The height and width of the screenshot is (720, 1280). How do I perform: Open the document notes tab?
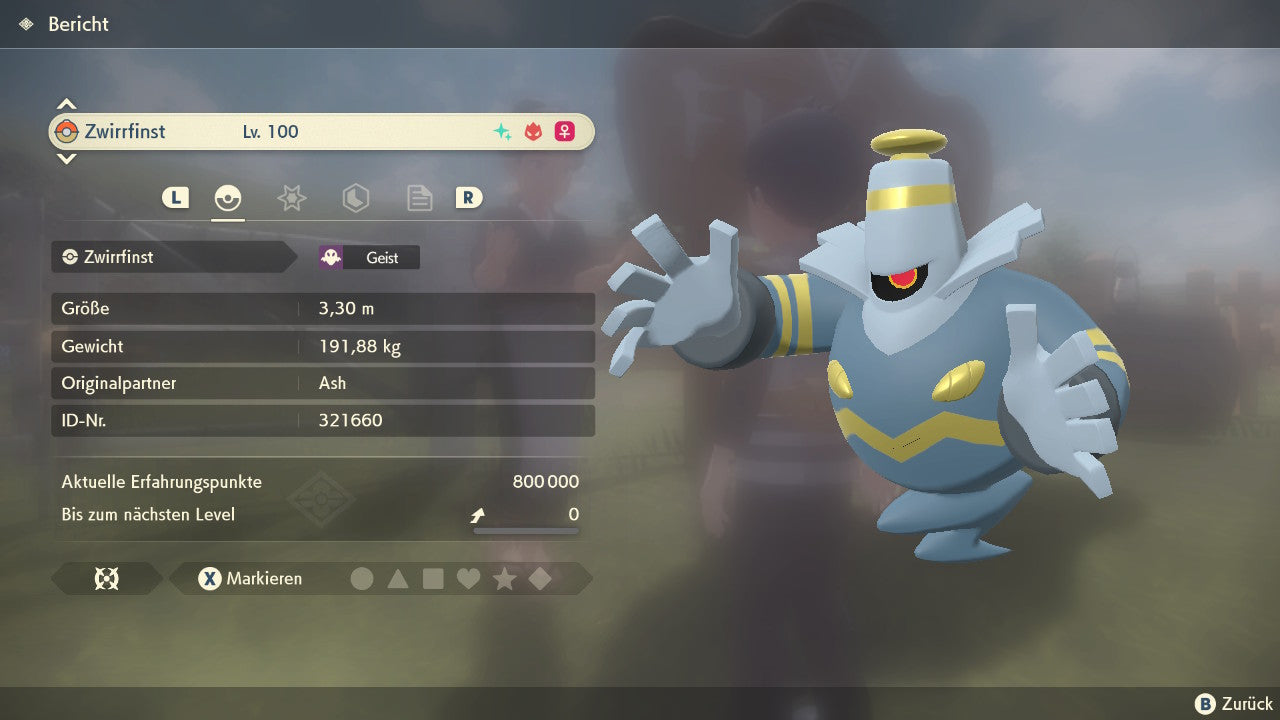pos(419,198)
